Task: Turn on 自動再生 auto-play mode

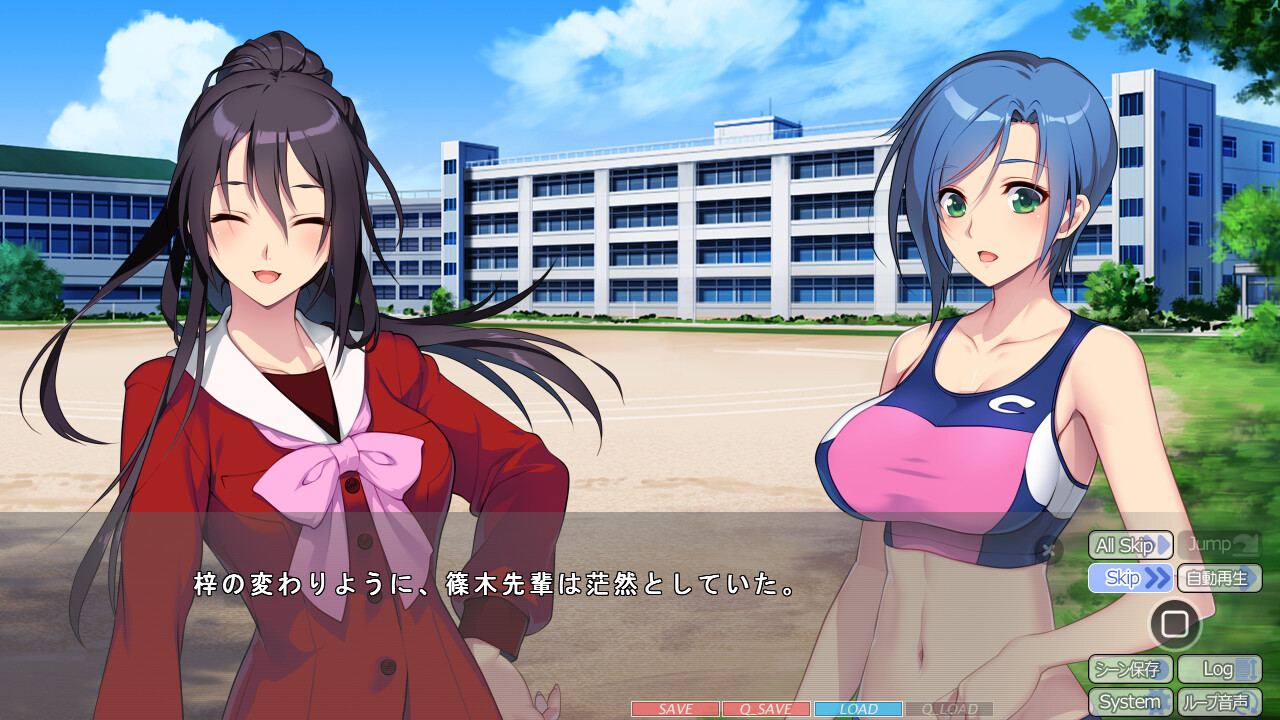Action: click(1218, 578)
